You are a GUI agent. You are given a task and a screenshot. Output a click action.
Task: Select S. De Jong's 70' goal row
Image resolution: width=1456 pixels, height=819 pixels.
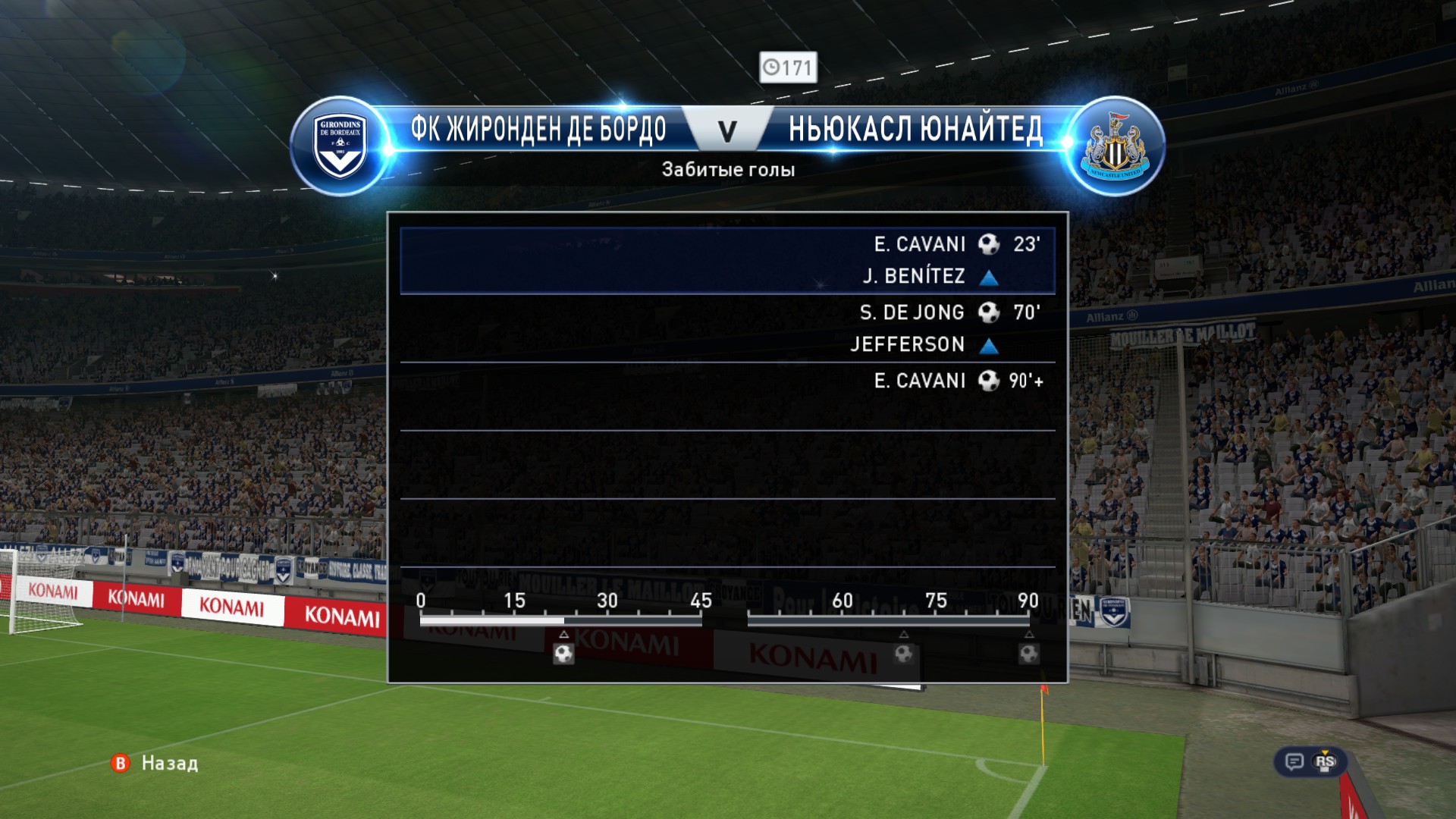(x=727, y=328)
